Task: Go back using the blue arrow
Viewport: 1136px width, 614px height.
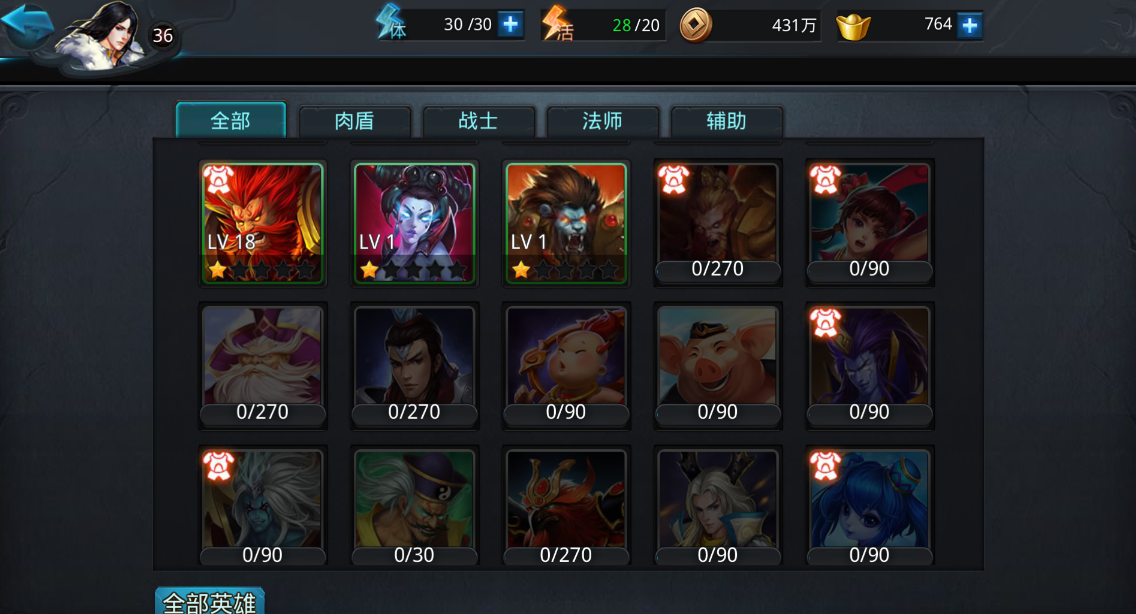Action: [27, 25]
